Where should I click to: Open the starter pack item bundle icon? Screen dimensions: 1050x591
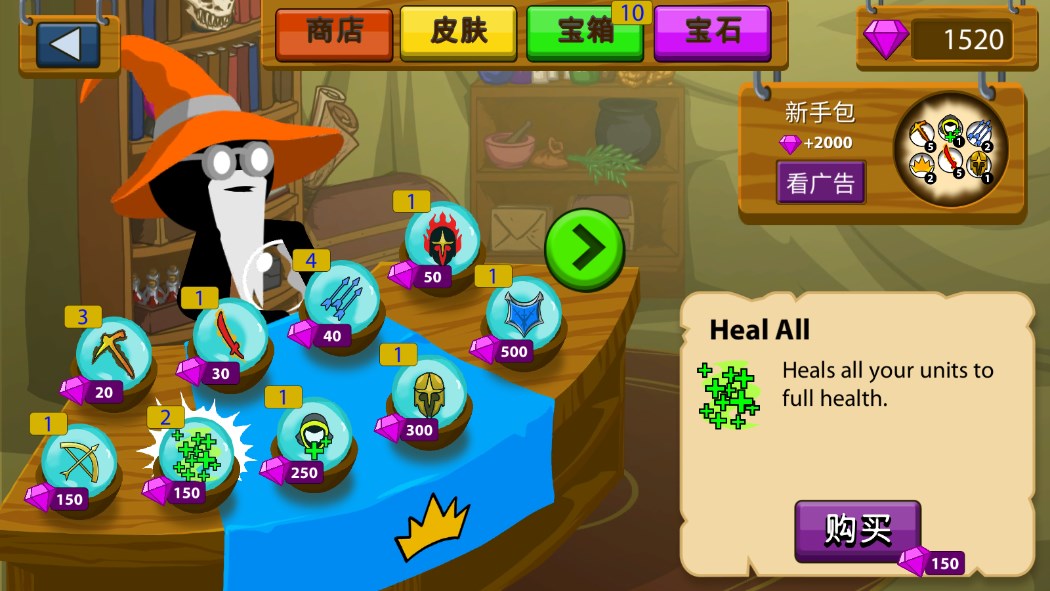tap(950, 150)
